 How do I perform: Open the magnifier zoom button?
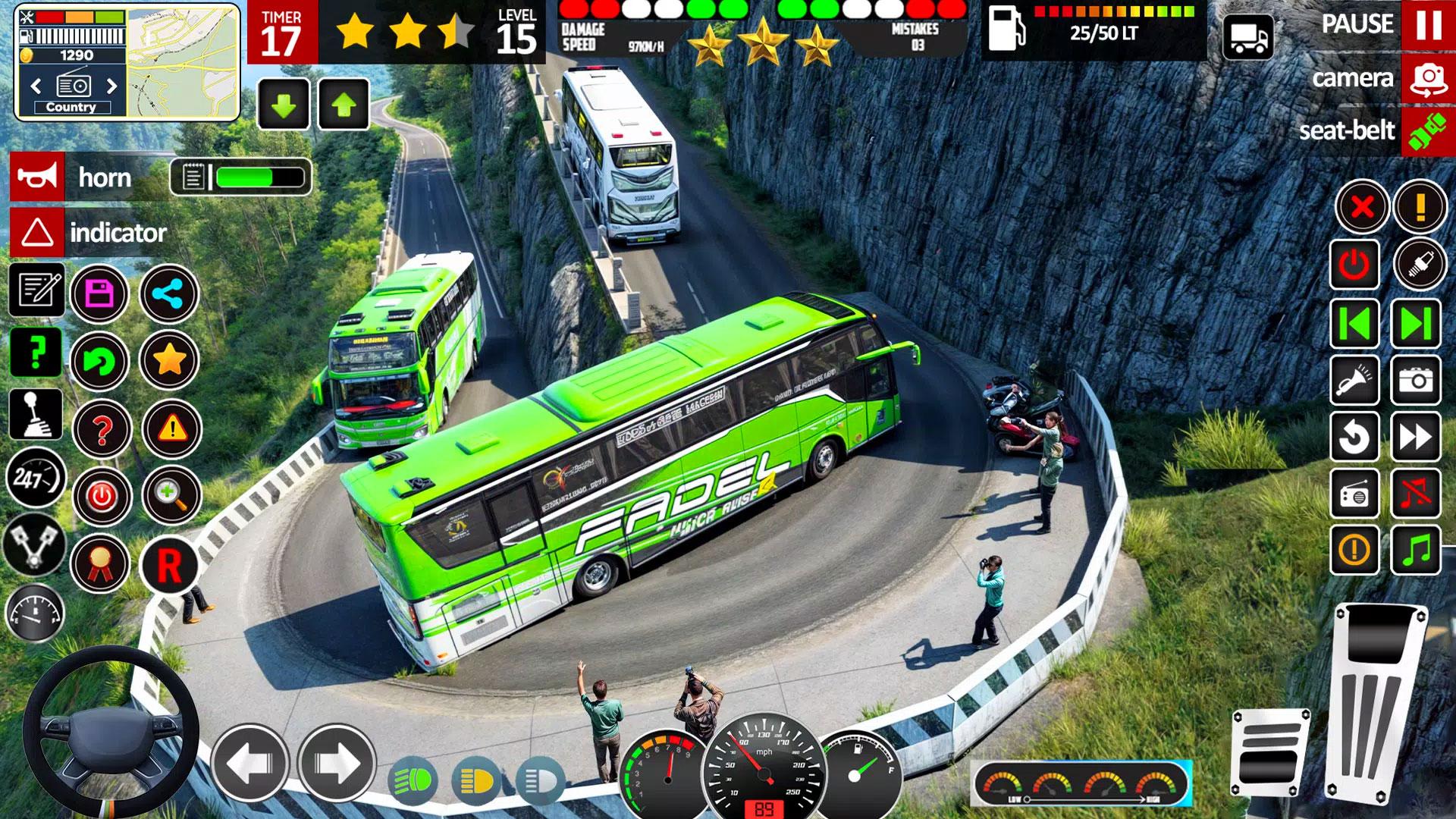pyautogui.click(x=171, y=495)
